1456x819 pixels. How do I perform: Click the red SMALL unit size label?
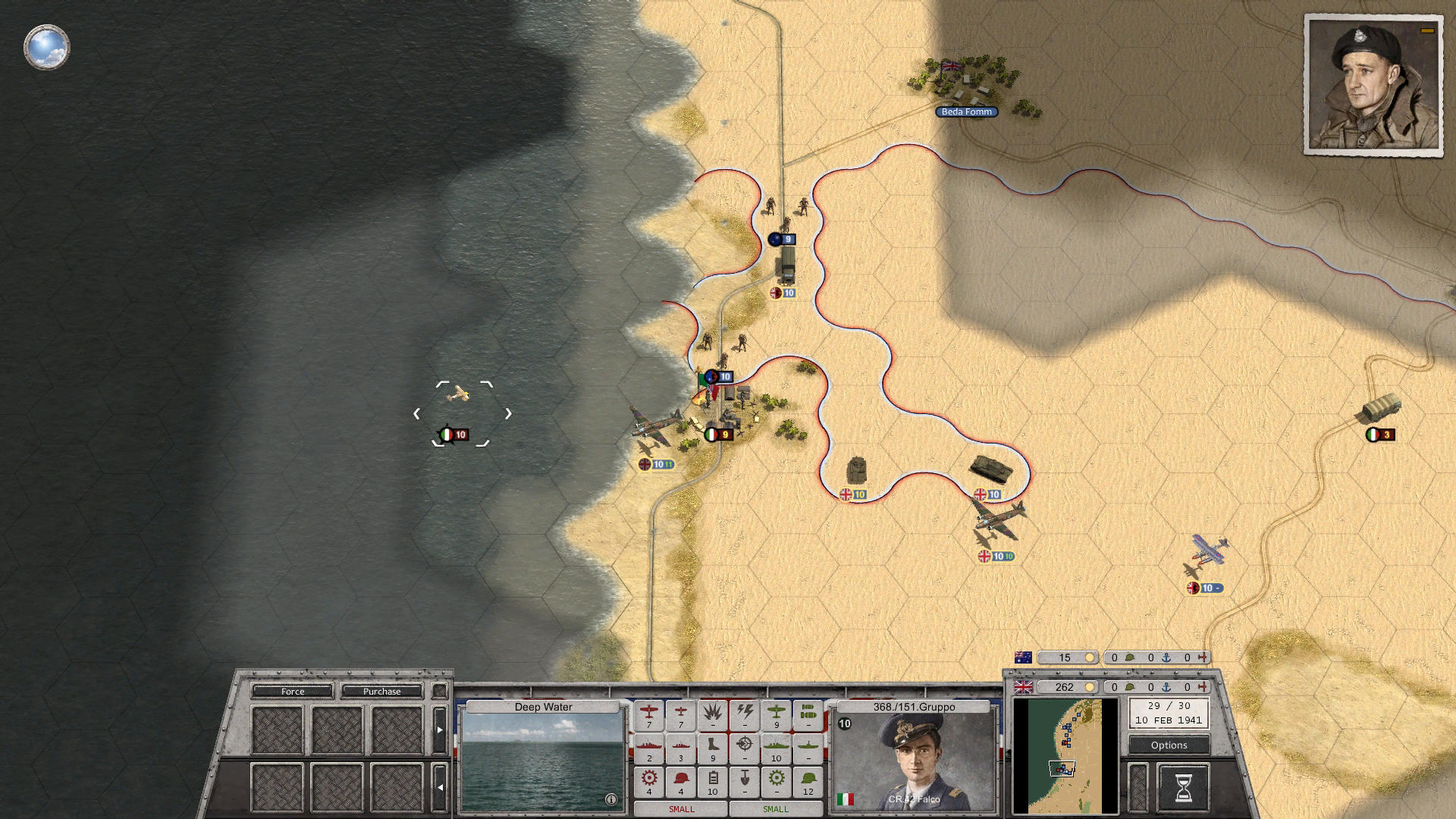[681, 809]
